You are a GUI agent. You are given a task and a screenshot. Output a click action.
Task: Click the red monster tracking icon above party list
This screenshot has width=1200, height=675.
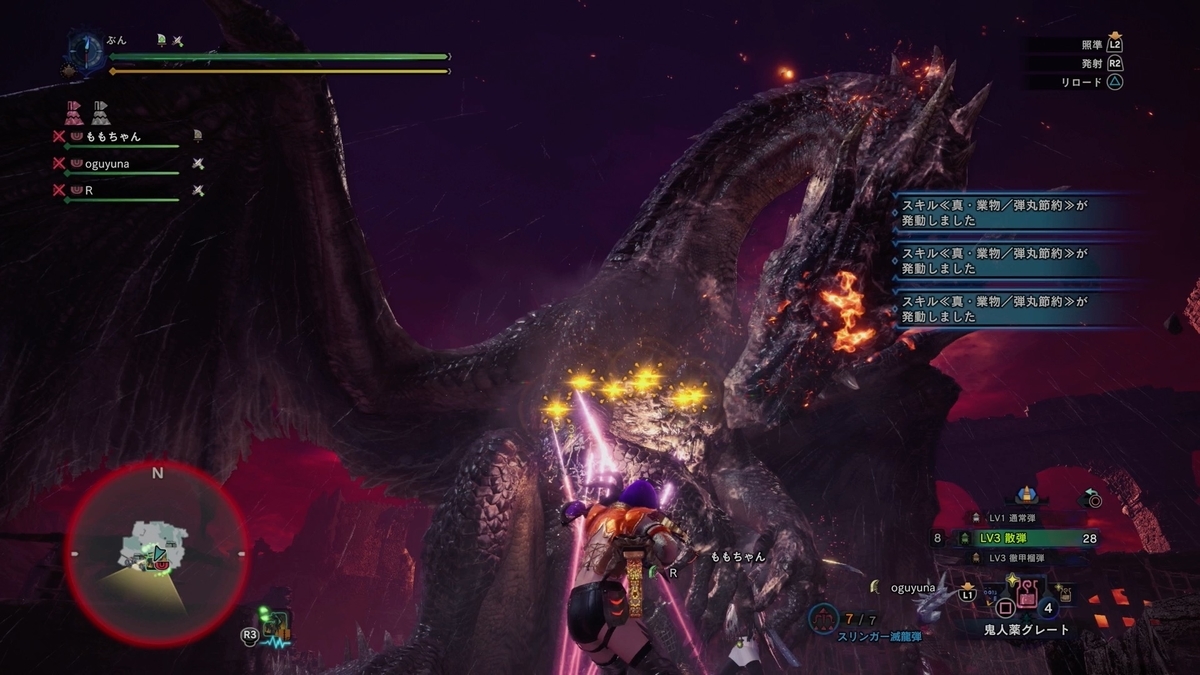[74, 112]
